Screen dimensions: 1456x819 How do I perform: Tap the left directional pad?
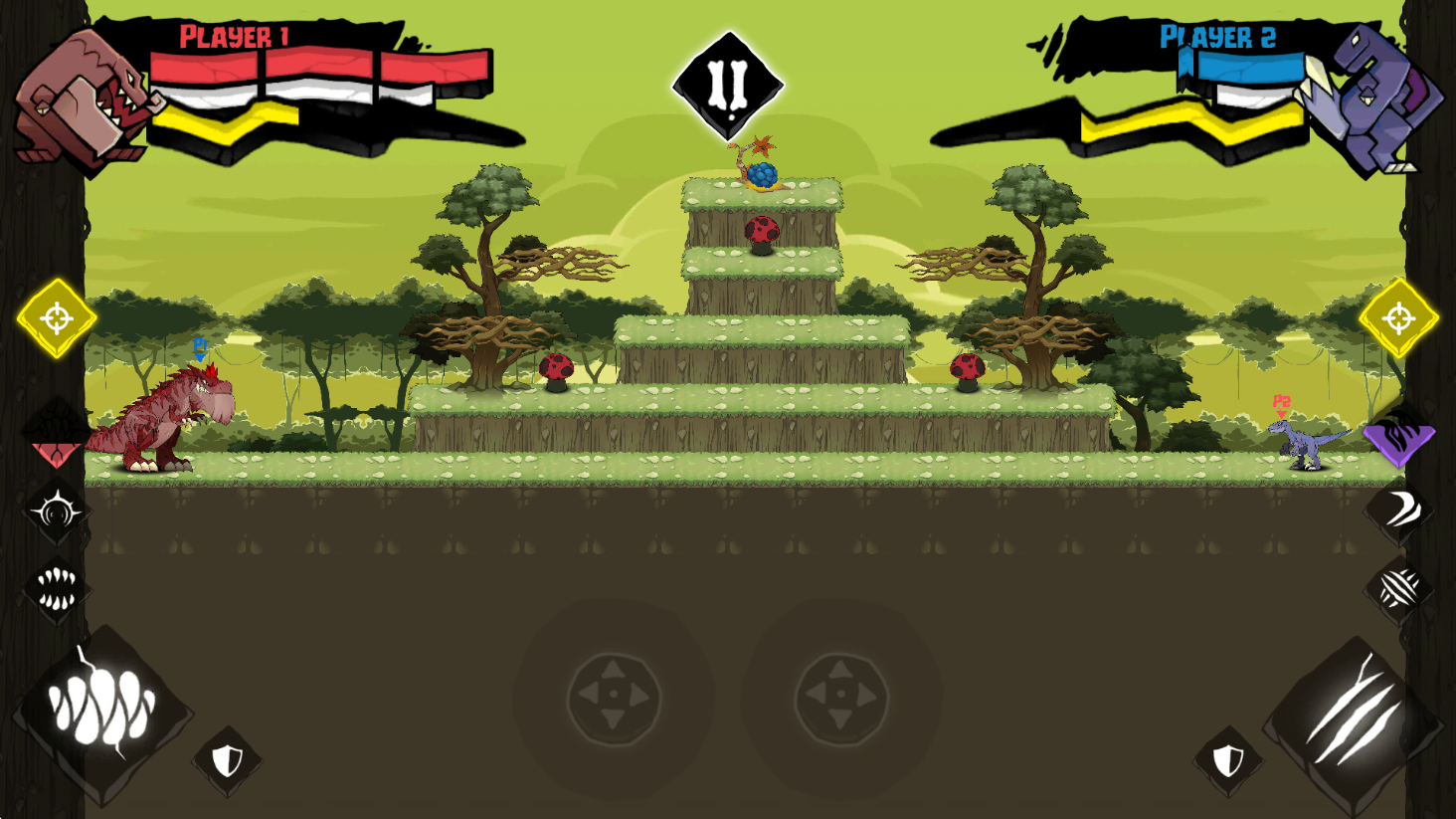point(614,696)
